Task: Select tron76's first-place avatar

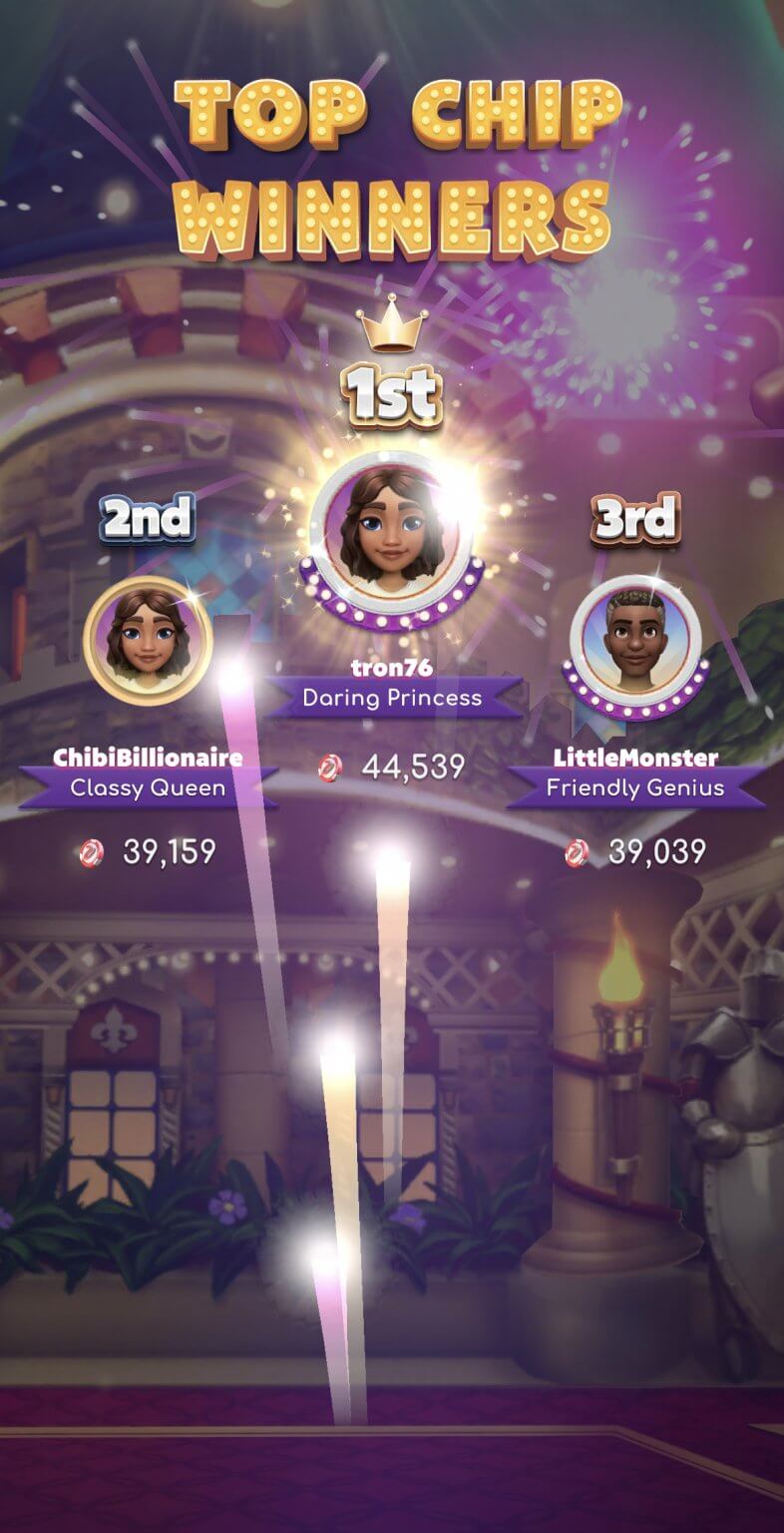Action: [x=392, y=529]
